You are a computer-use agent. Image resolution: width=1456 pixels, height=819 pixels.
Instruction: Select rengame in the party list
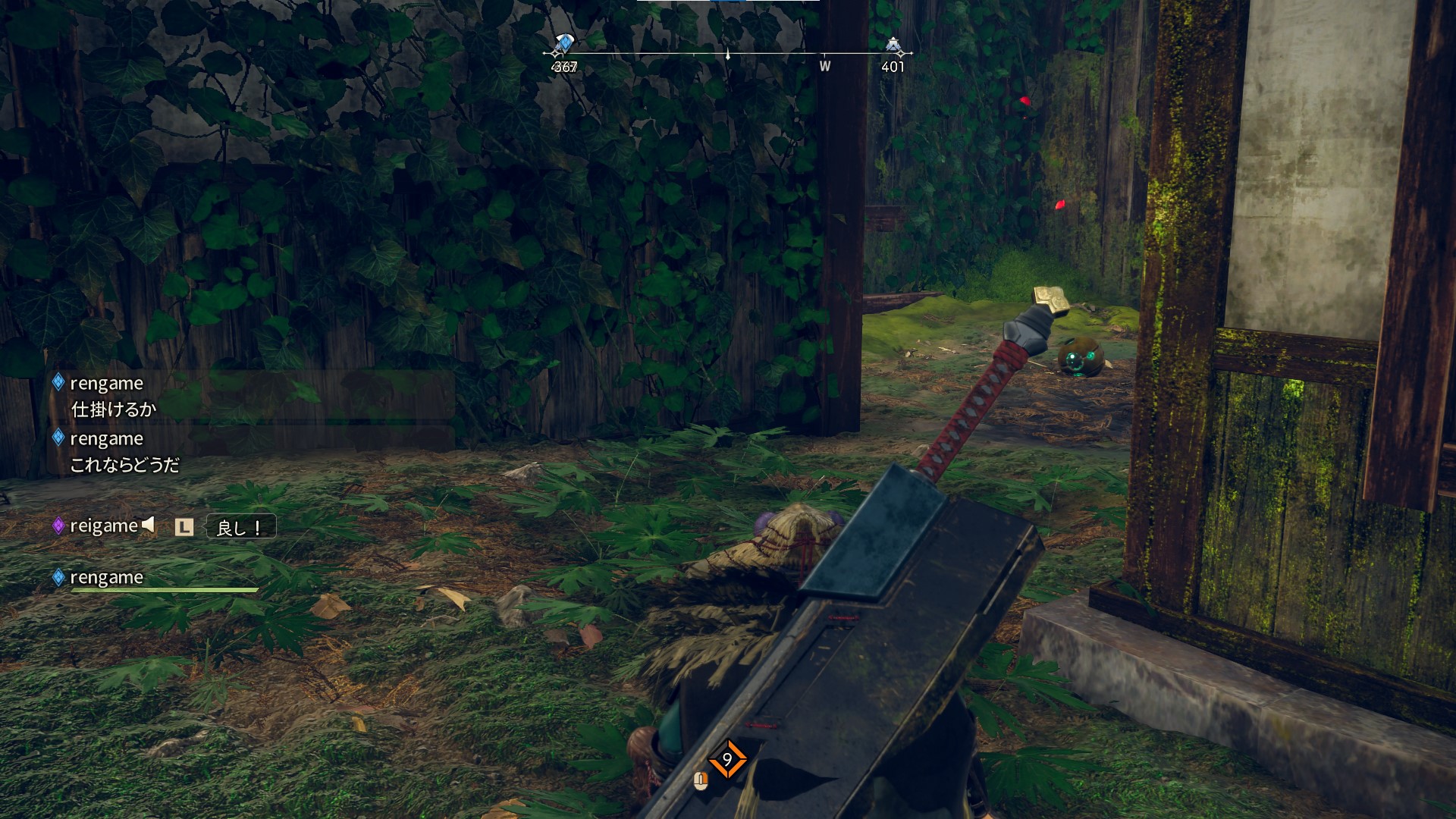tap(106, 578)
